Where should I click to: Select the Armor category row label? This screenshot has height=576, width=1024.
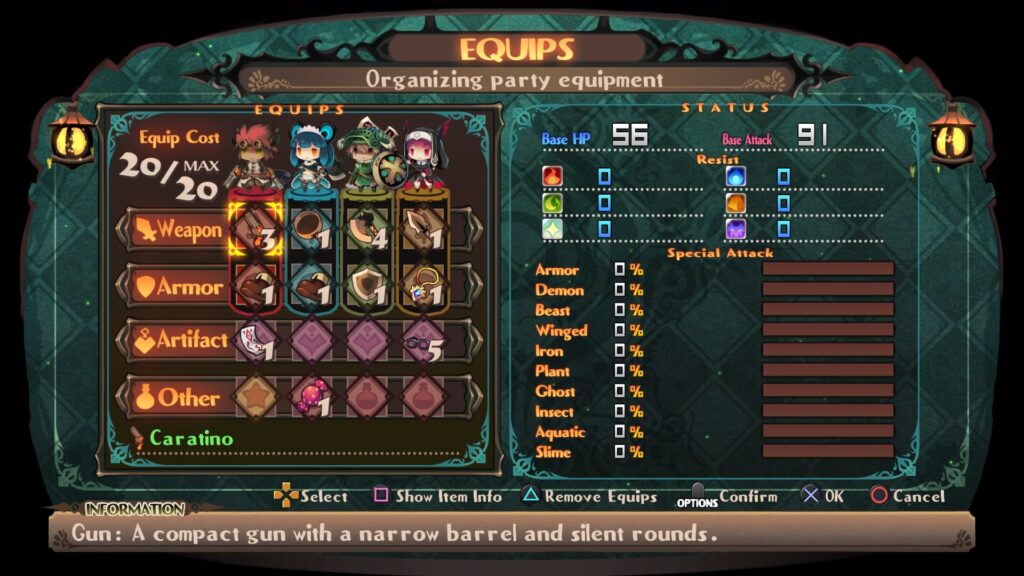coord(176,287)
